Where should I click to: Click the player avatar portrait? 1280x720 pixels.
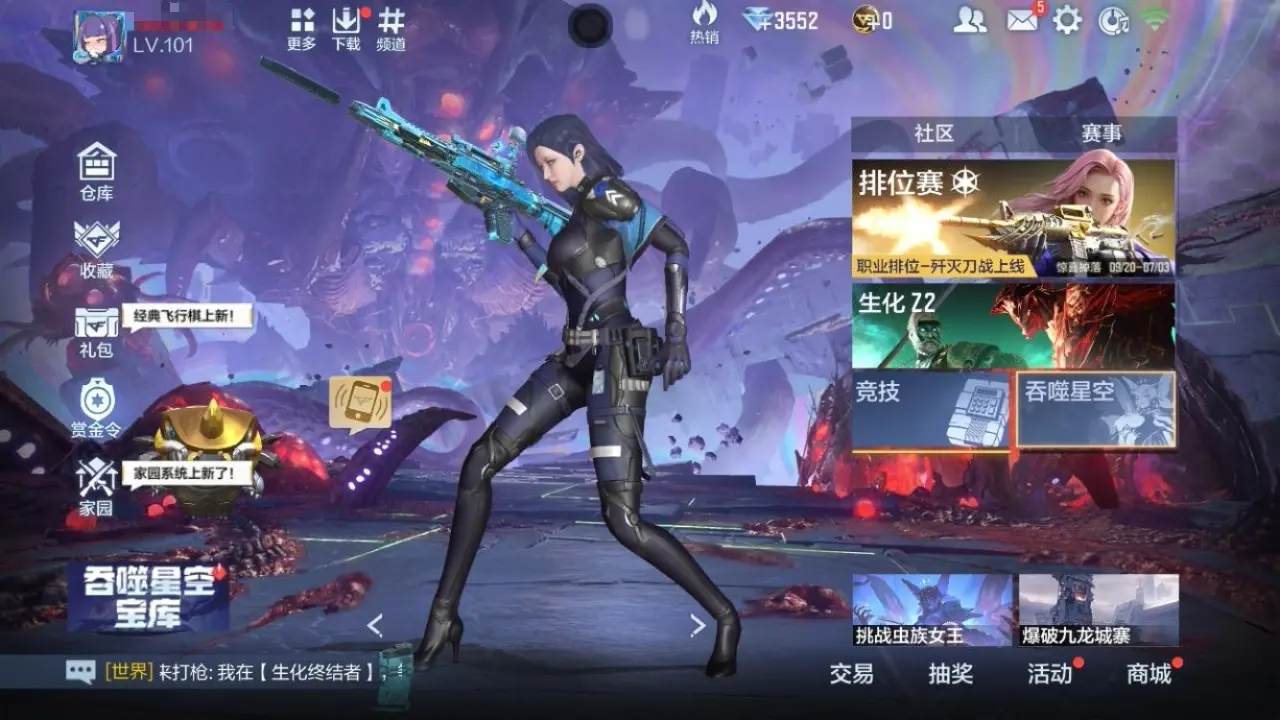(x=99, y=36)
